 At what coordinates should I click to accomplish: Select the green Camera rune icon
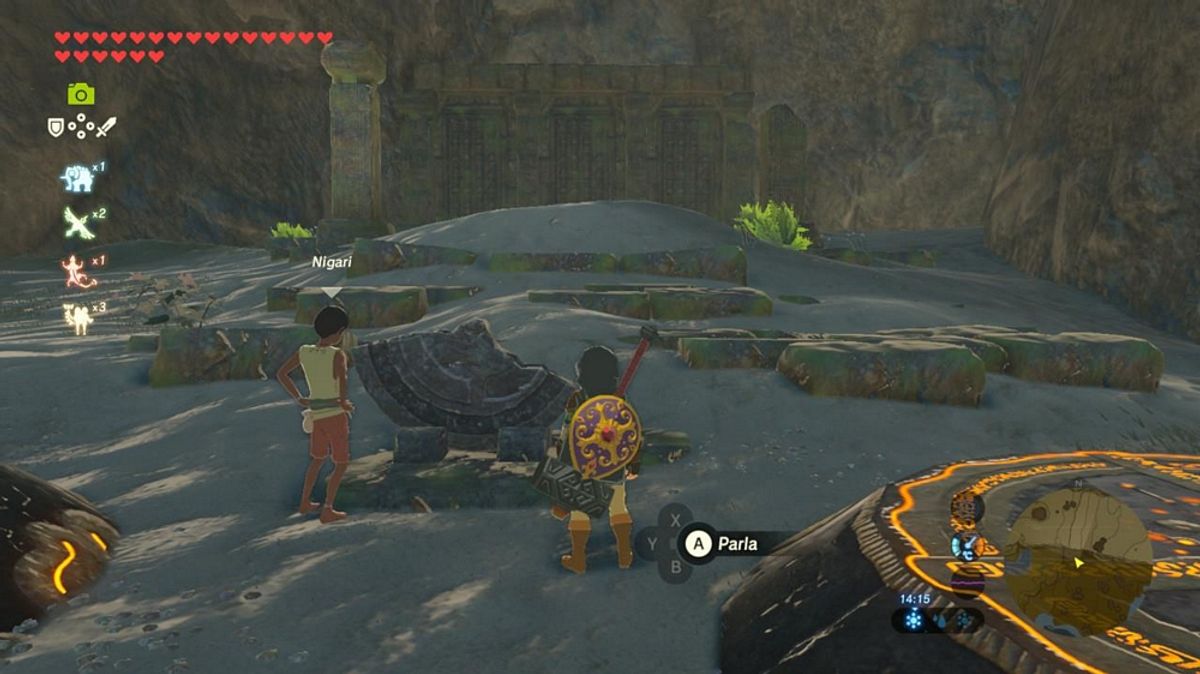tap(81, 94)
